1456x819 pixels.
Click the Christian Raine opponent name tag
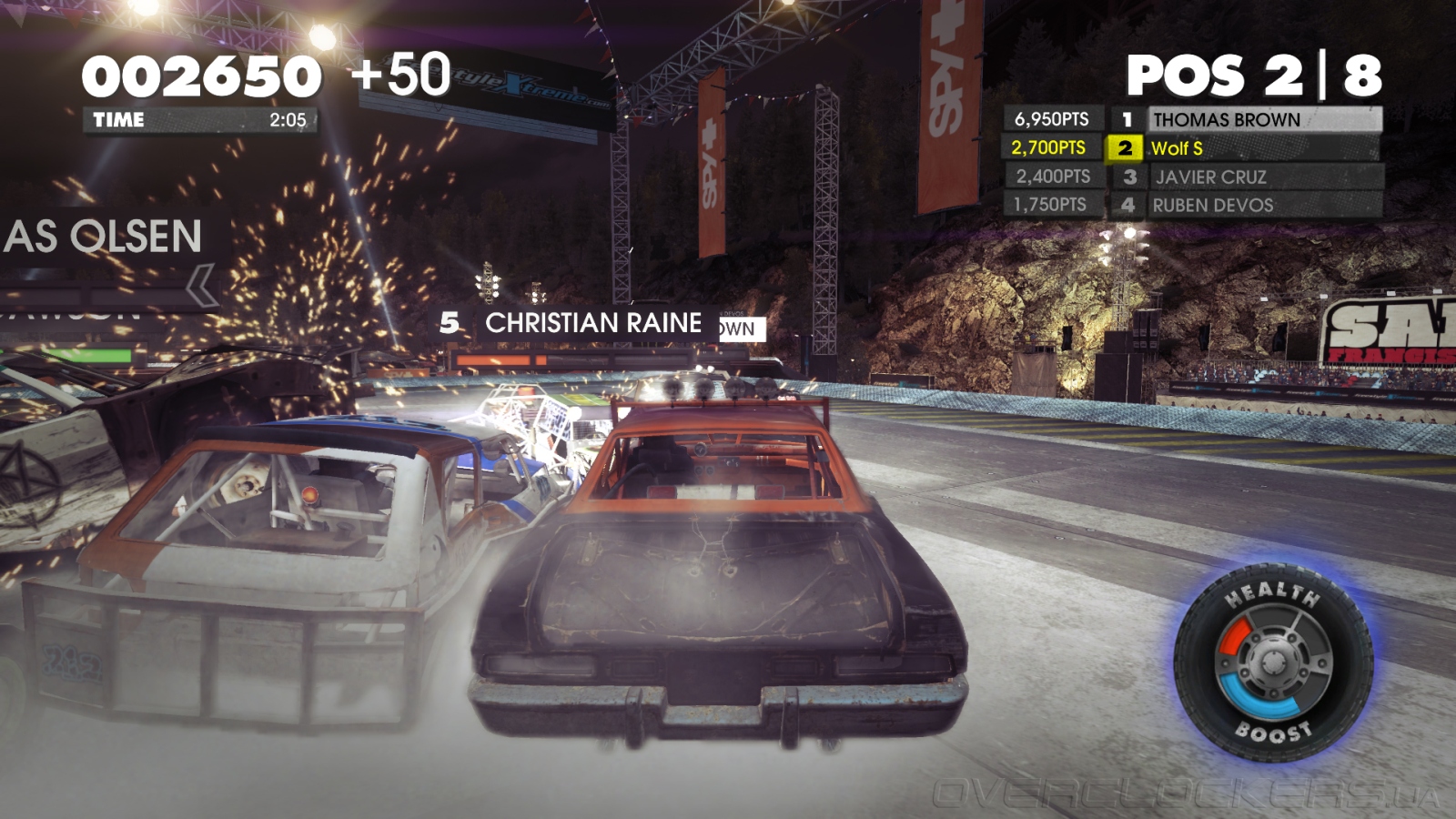(591, 323)
